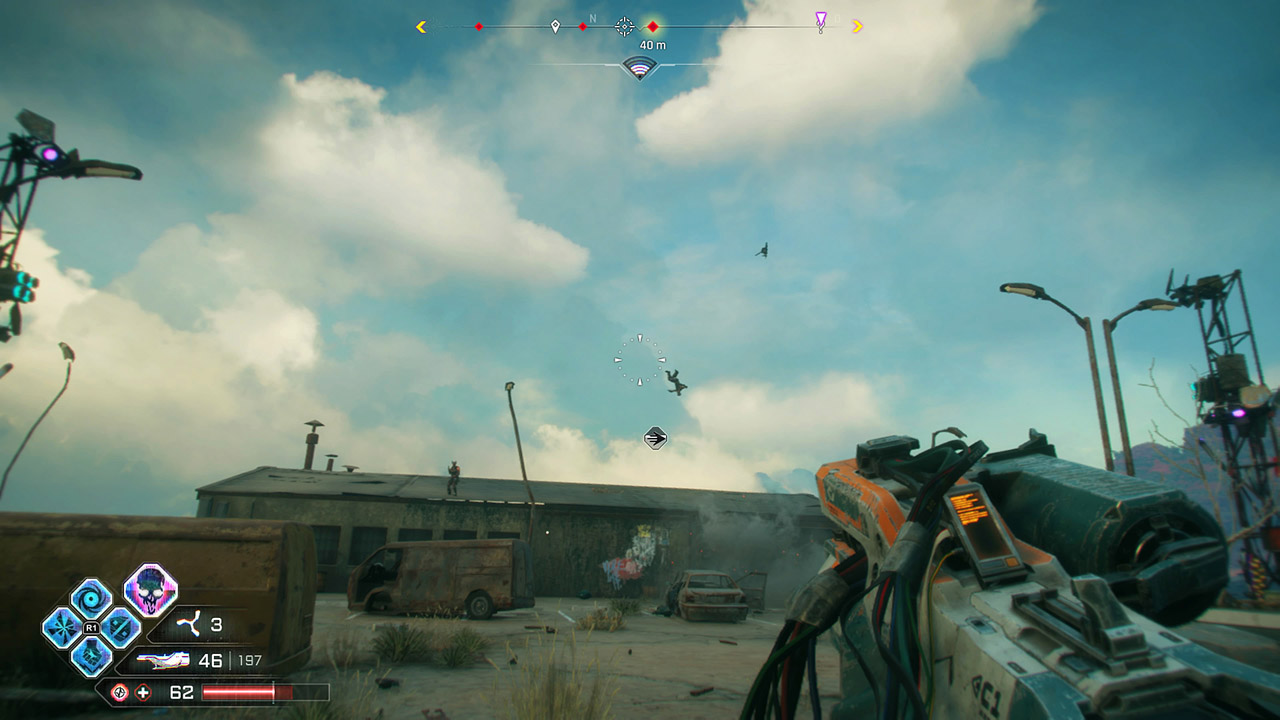Viewport: 1280px width, 720px height.
Task: Click the red circular icon beside health
Action: (119, 692)
